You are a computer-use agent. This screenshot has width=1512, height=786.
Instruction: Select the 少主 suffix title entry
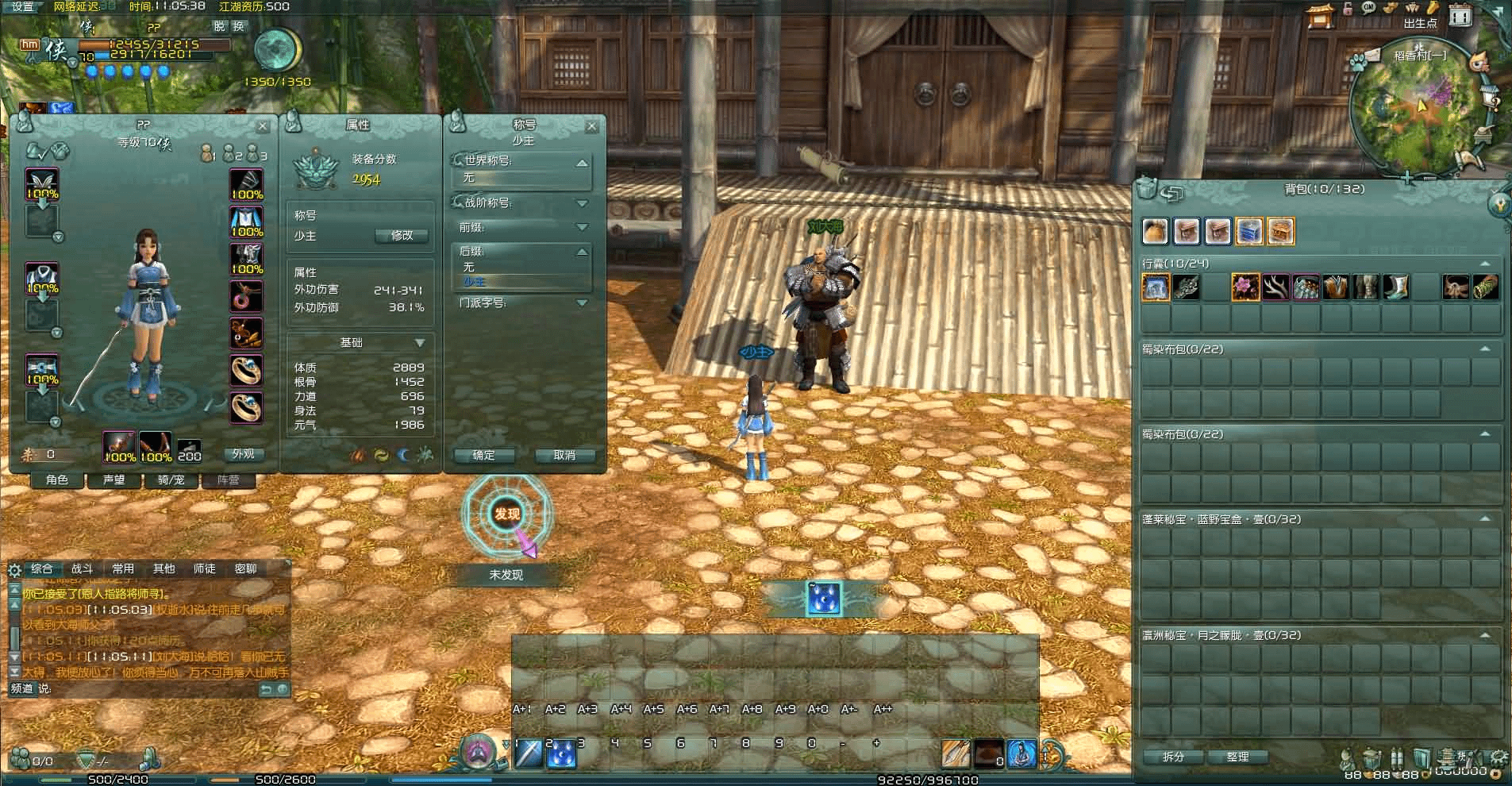475,282
